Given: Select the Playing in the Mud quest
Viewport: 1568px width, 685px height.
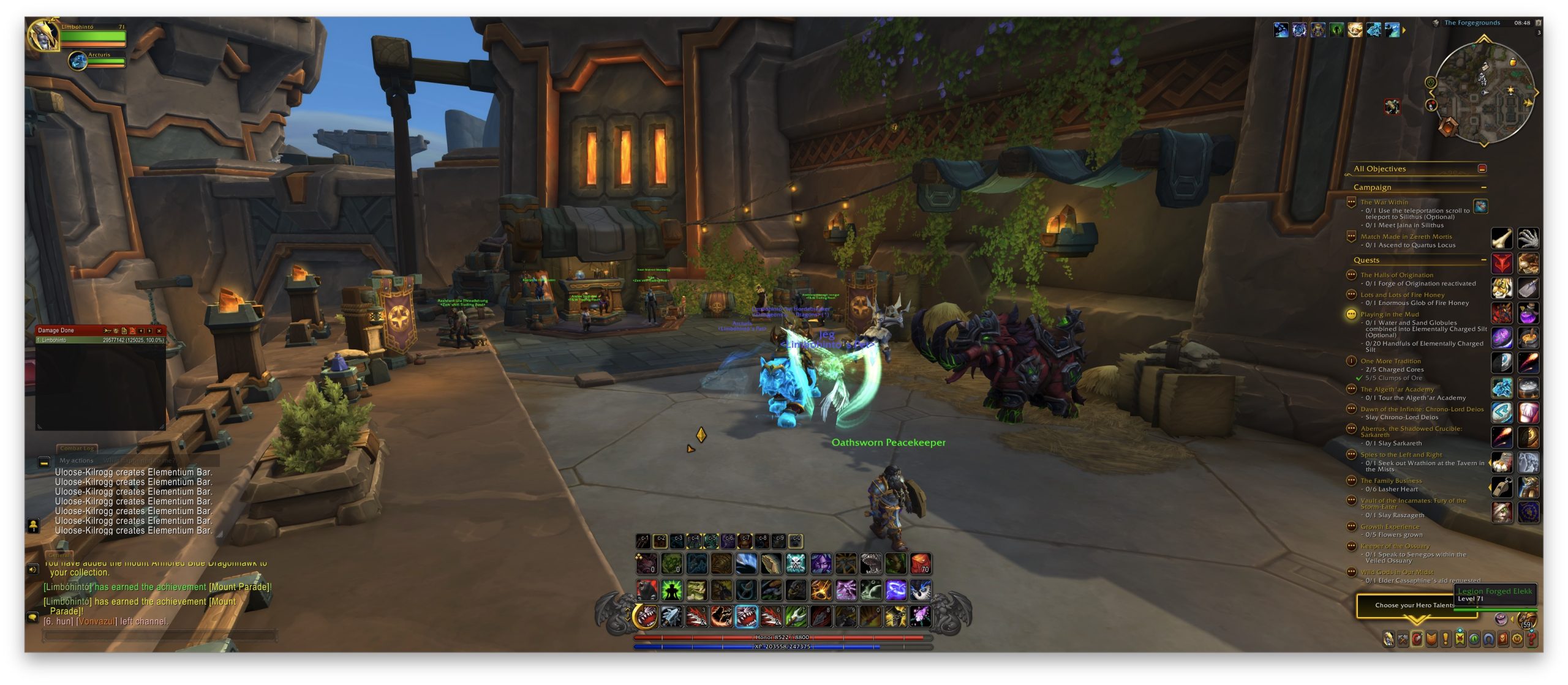Looking at the screenshot, I should coord(1389,315).
